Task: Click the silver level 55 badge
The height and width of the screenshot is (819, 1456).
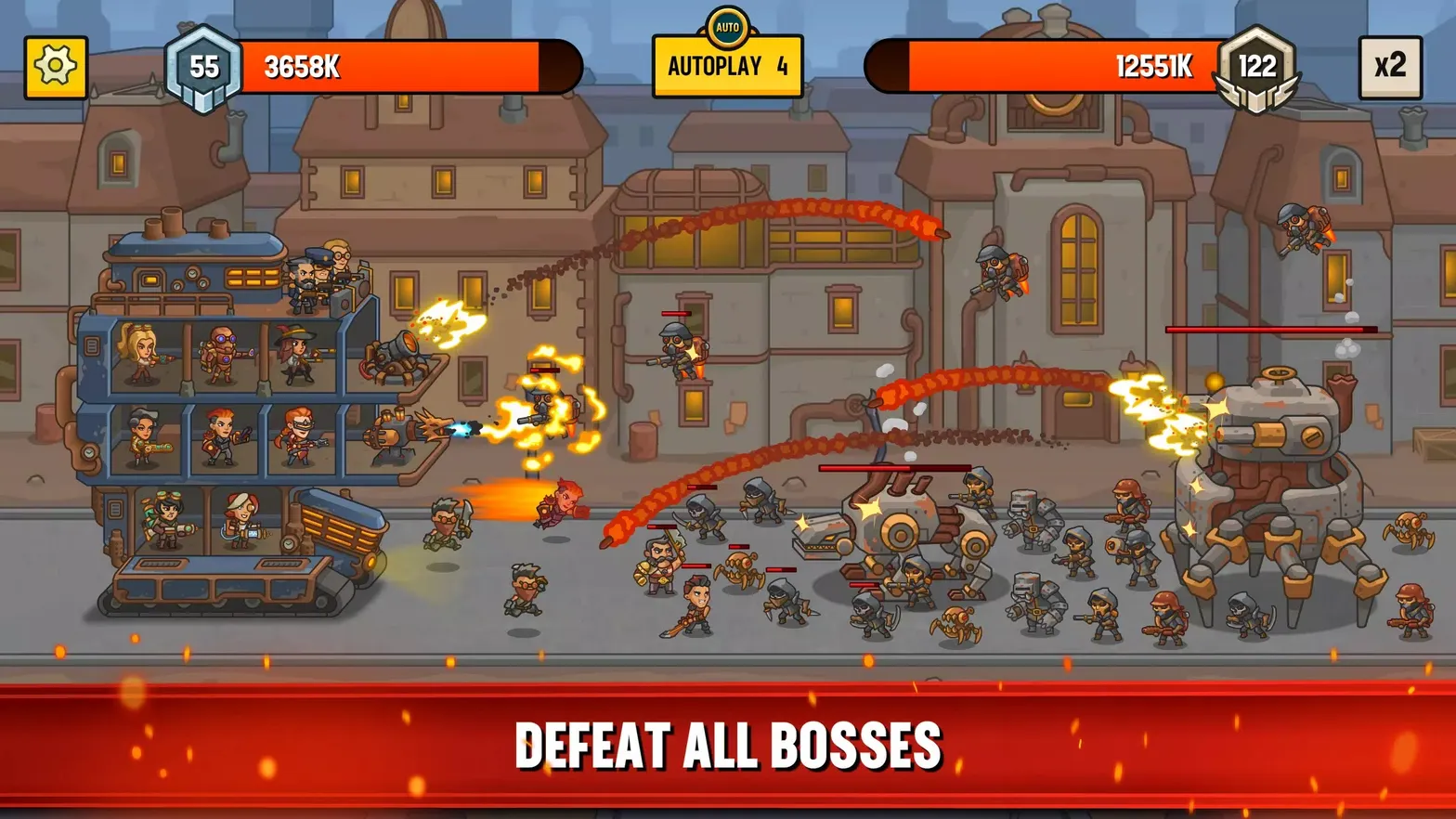Action: tap(204, 65)
